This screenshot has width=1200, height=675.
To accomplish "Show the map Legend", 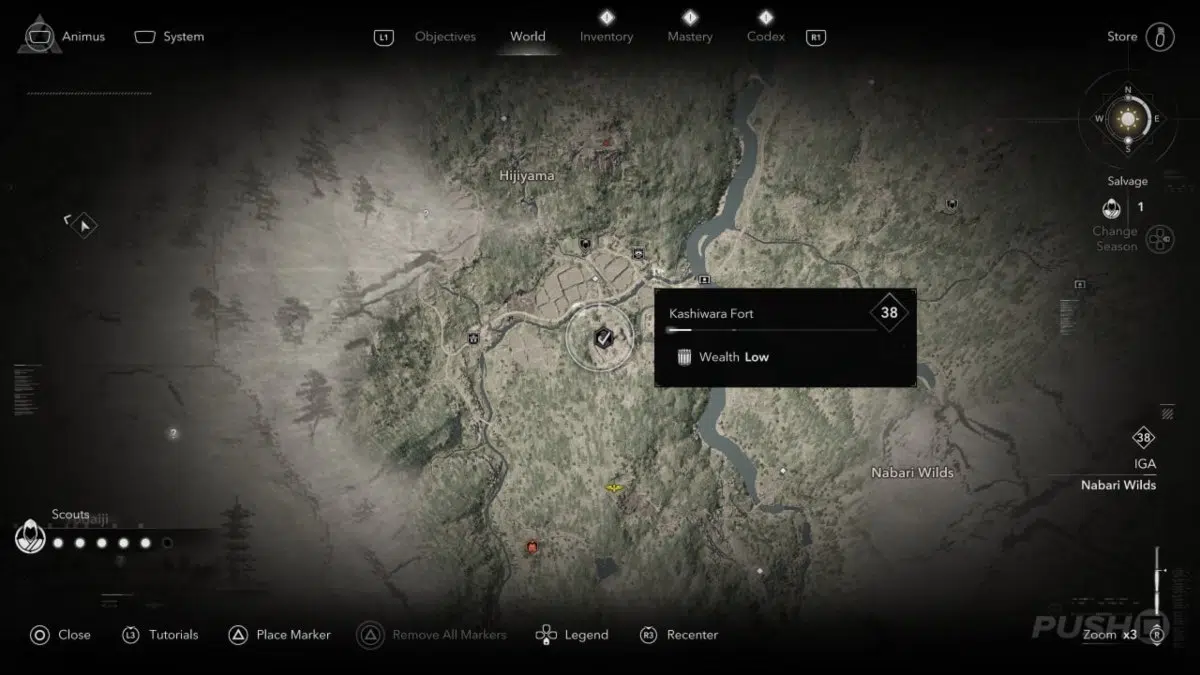I will click(x=573, y=634).
